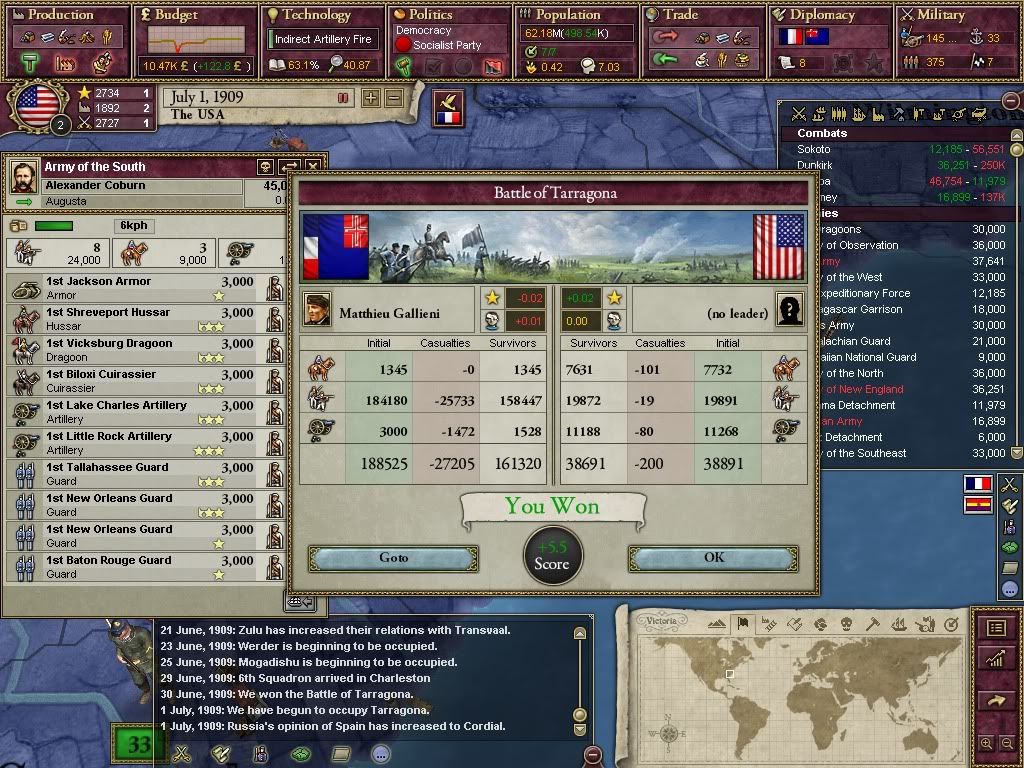The height and width of the screenshot is (768, 1024).
Task: Open the Trade screen
Action: coord(681,15)
